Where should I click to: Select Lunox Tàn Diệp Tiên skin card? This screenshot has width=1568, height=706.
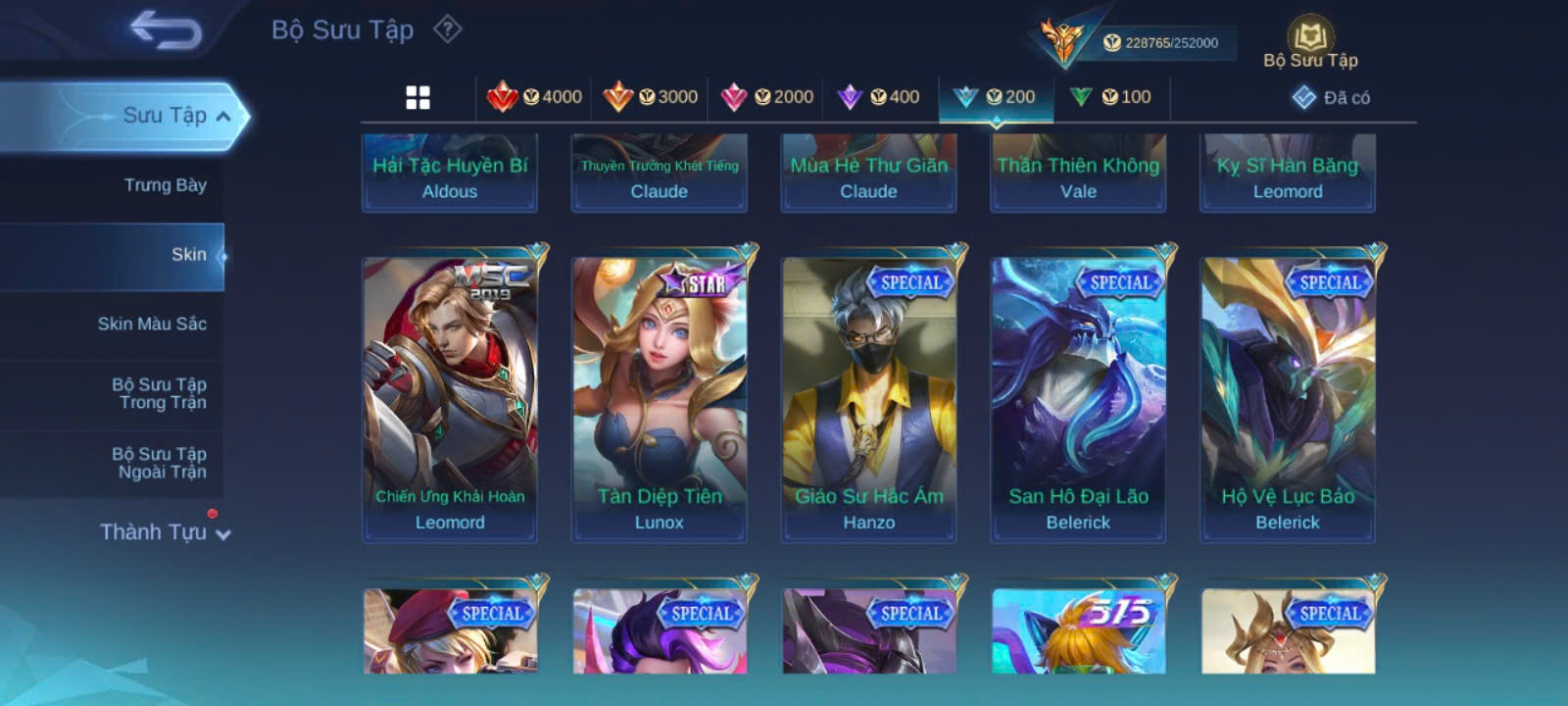(x=660, y=394)
